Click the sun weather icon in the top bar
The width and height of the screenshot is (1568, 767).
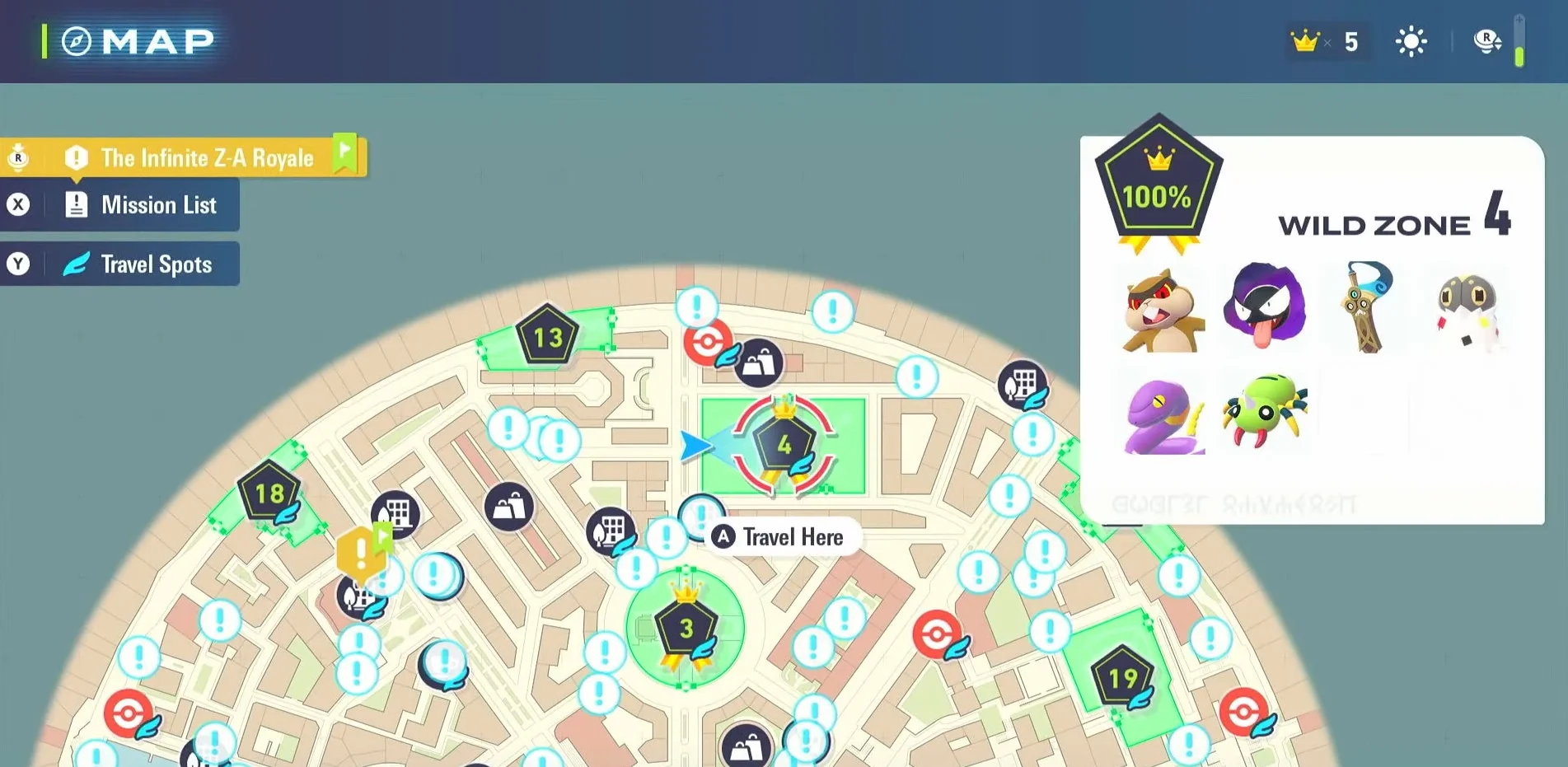pos(1411,41)
